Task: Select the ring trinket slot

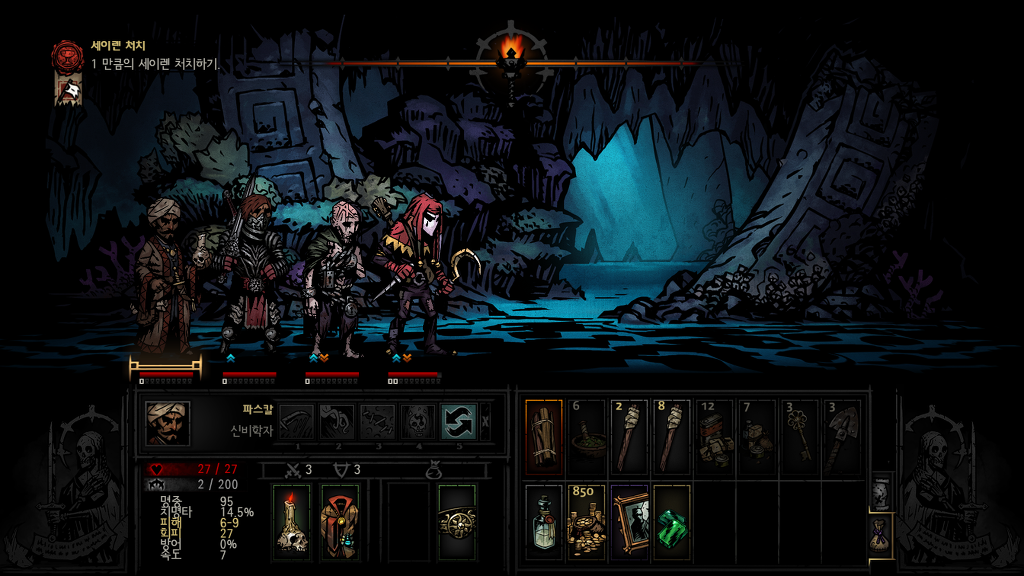Action: click(x=457, y=521)
